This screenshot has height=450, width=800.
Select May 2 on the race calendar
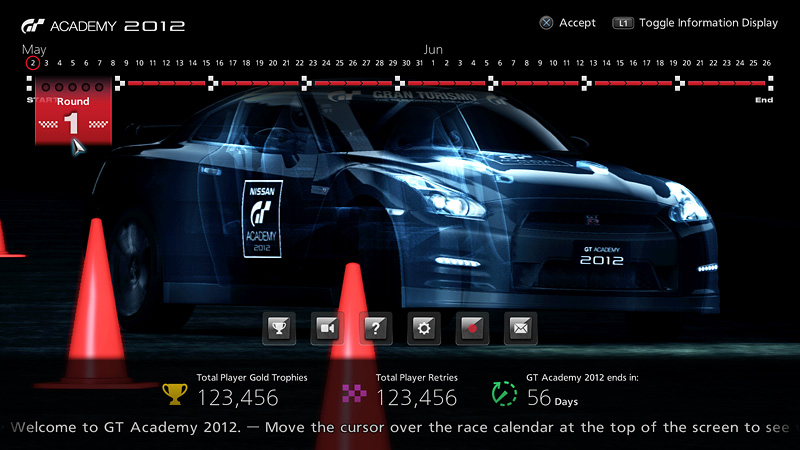pos(33,63)
